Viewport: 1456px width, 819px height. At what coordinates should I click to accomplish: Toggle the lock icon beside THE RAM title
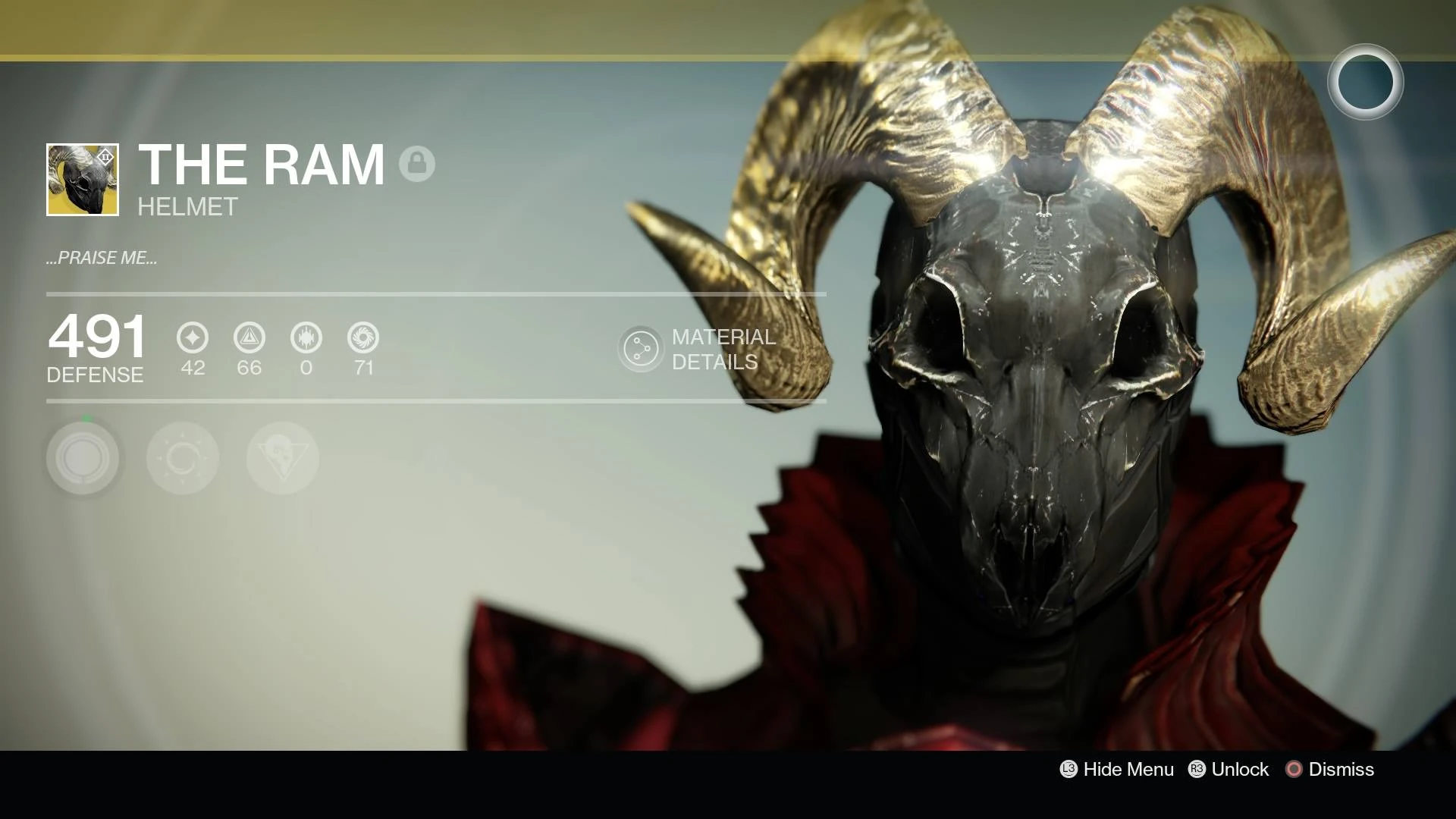pos(419,162)
